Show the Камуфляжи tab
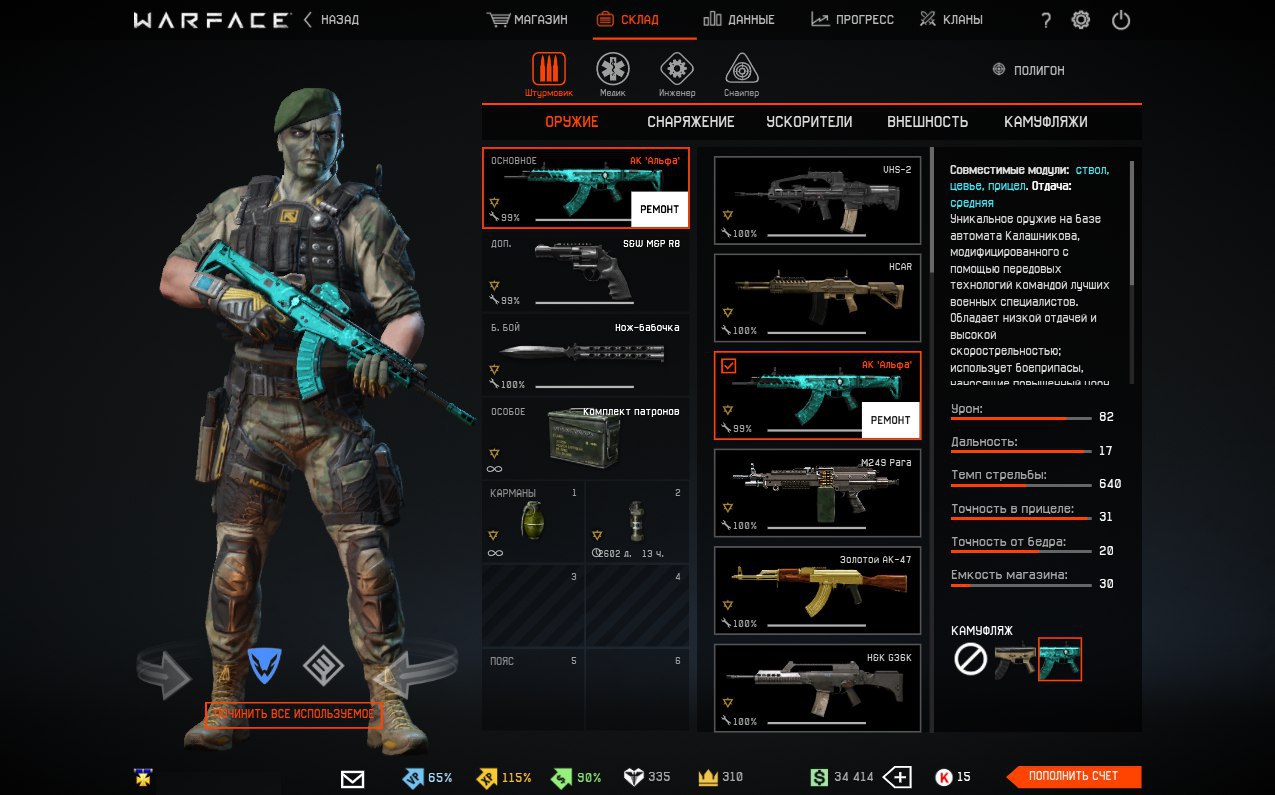The height and width of the screenshot is (795, 1275). pos(1045,122)
